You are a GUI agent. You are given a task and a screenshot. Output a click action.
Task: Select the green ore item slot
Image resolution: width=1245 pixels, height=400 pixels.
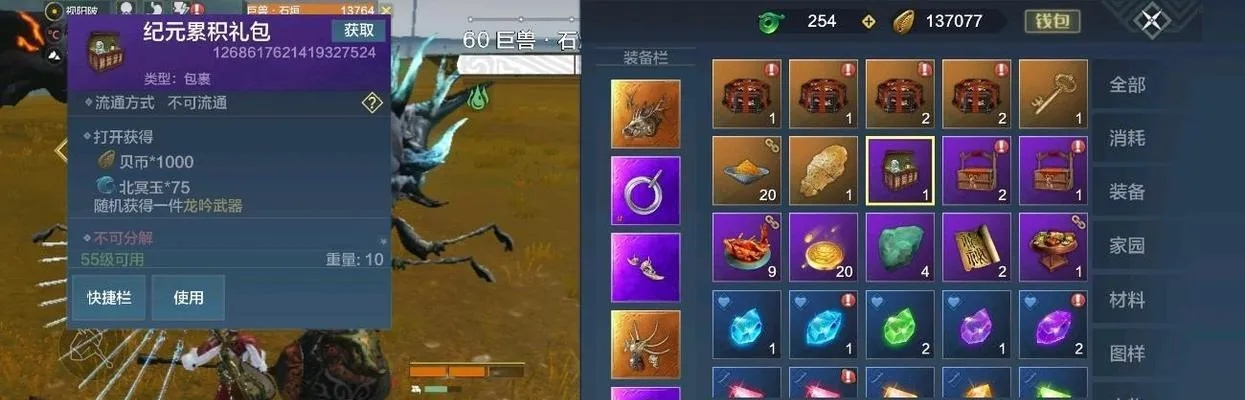900,247
